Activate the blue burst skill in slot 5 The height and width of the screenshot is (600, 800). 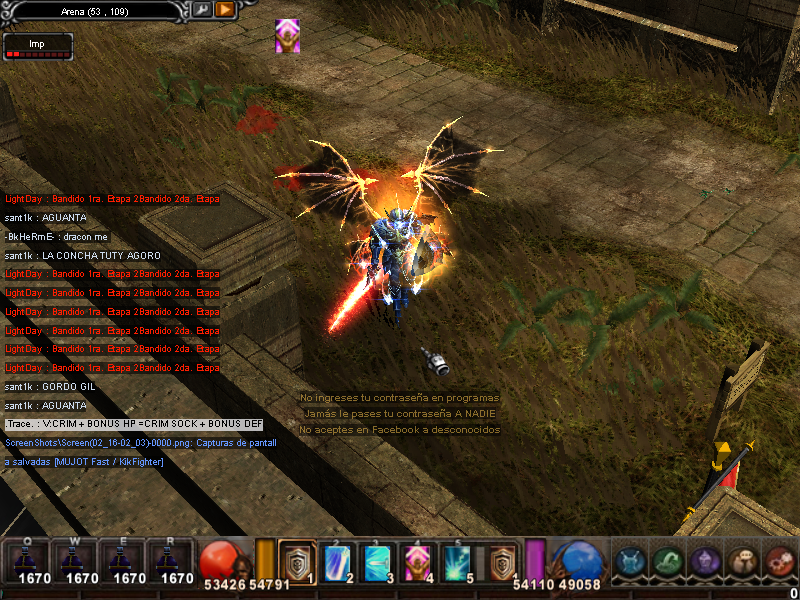pyautogui.click(x=458, y=561)
